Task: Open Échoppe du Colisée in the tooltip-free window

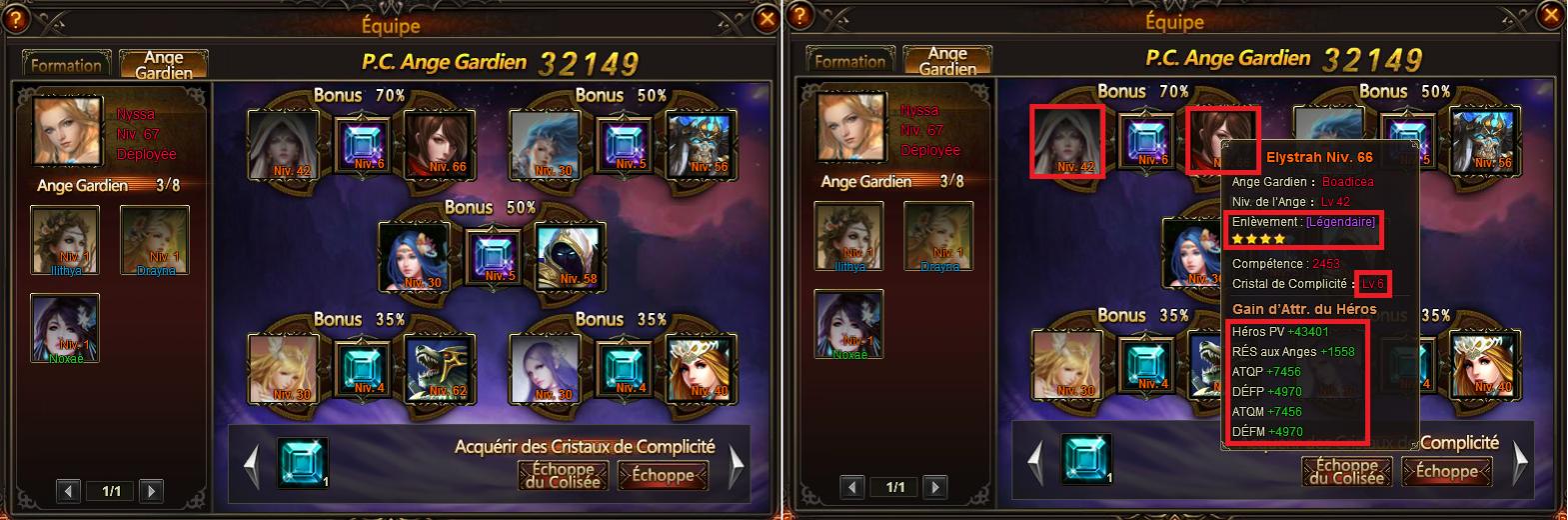Action: [562, 475]
